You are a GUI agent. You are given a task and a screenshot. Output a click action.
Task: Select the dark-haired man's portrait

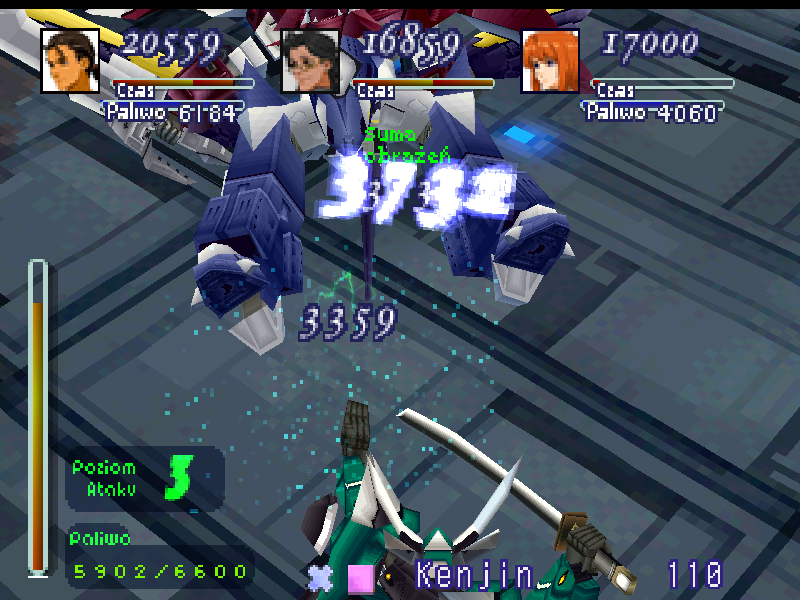pyautogui.click(x=70, y=61)
